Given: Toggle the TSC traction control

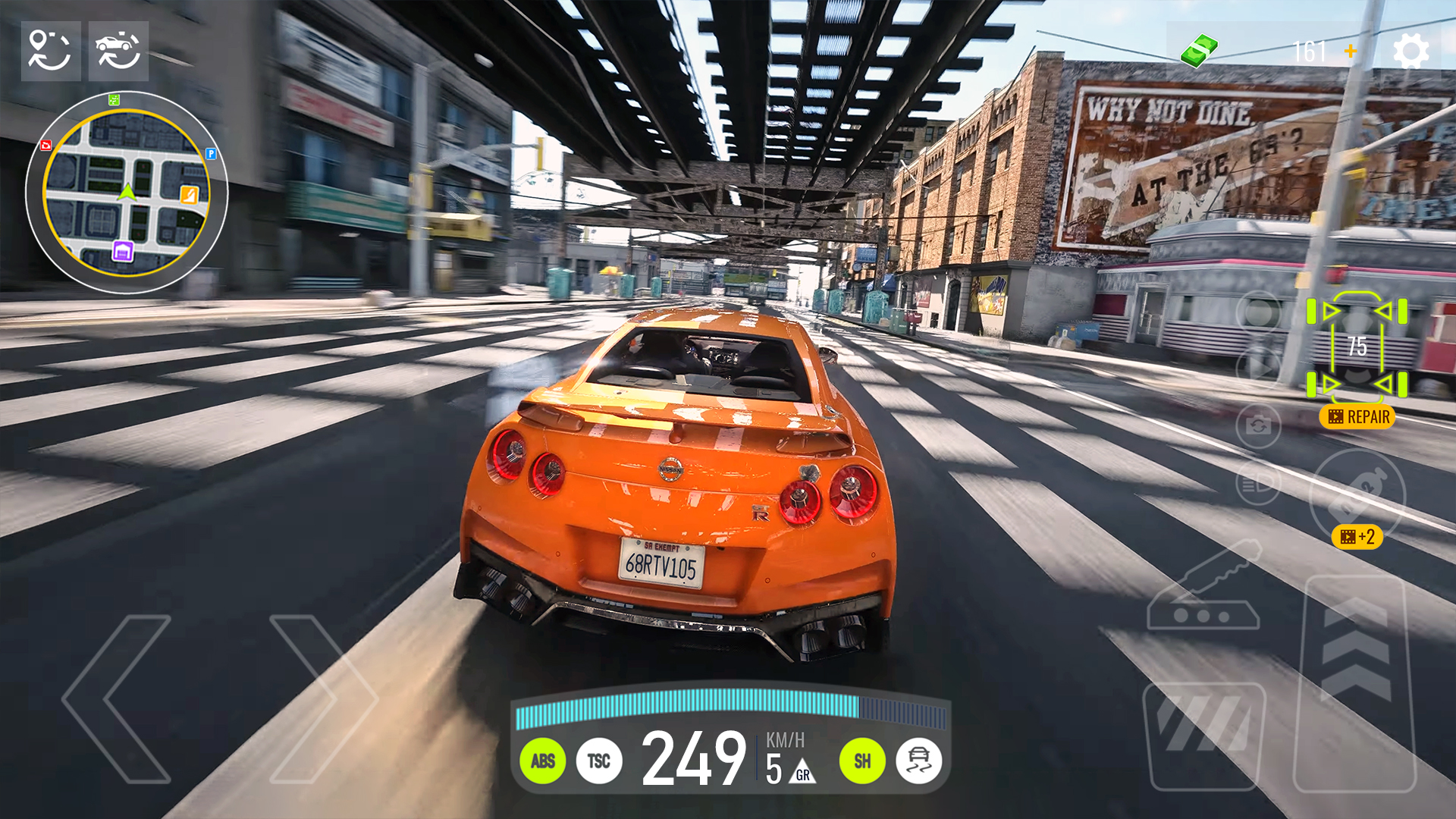Looking at the screenshot, I should [600, 761].
